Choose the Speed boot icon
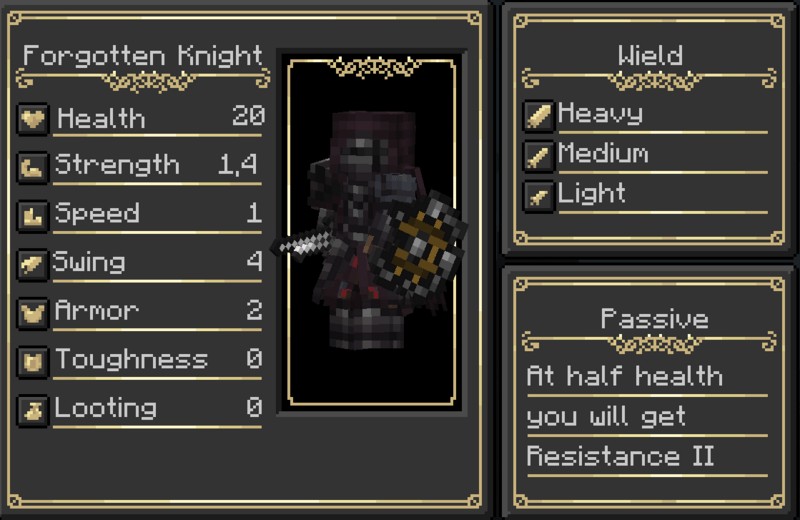 [33, 215]
